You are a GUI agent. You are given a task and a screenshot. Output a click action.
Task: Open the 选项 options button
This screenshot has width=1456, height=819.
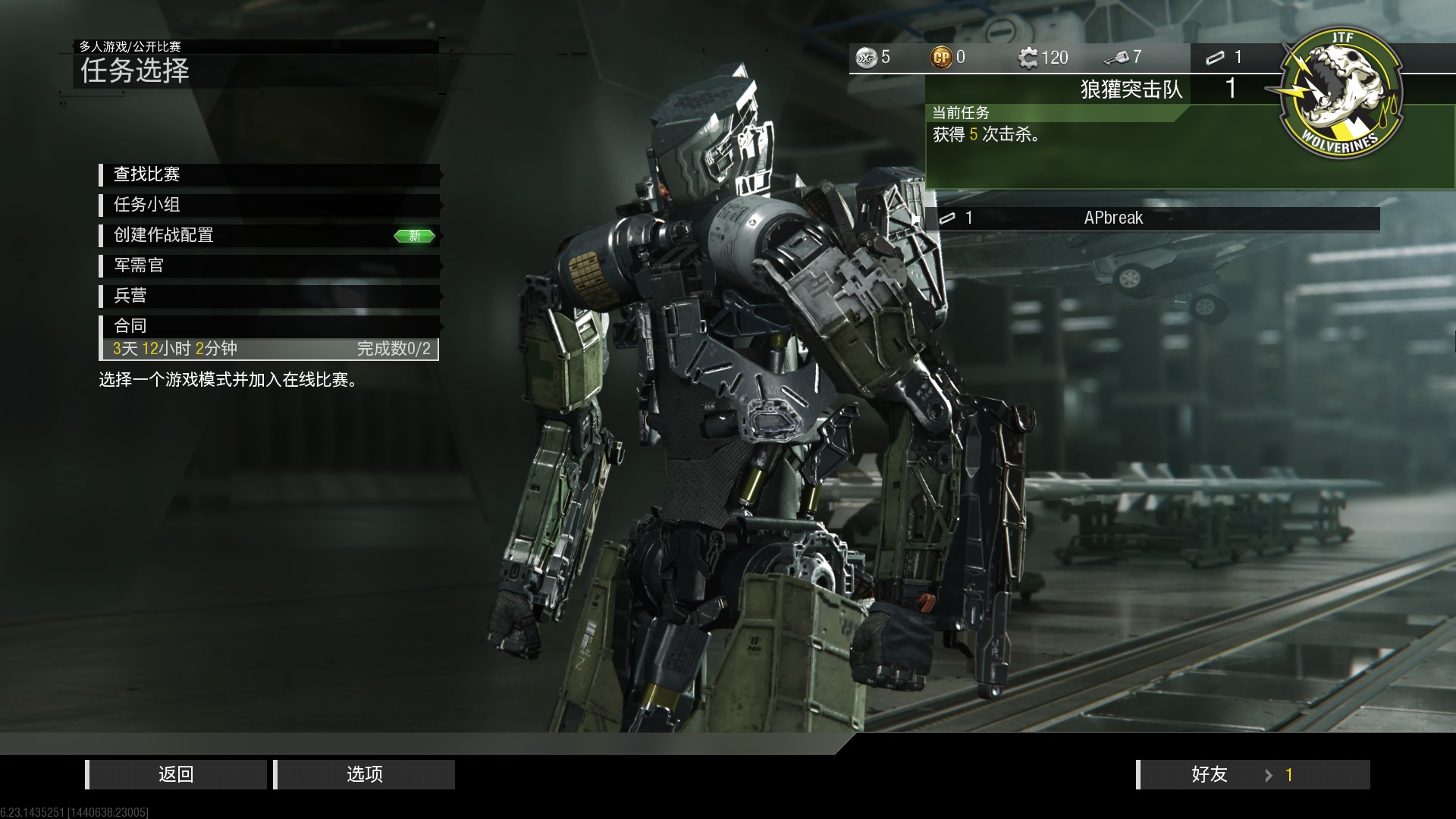coord(365,774)
